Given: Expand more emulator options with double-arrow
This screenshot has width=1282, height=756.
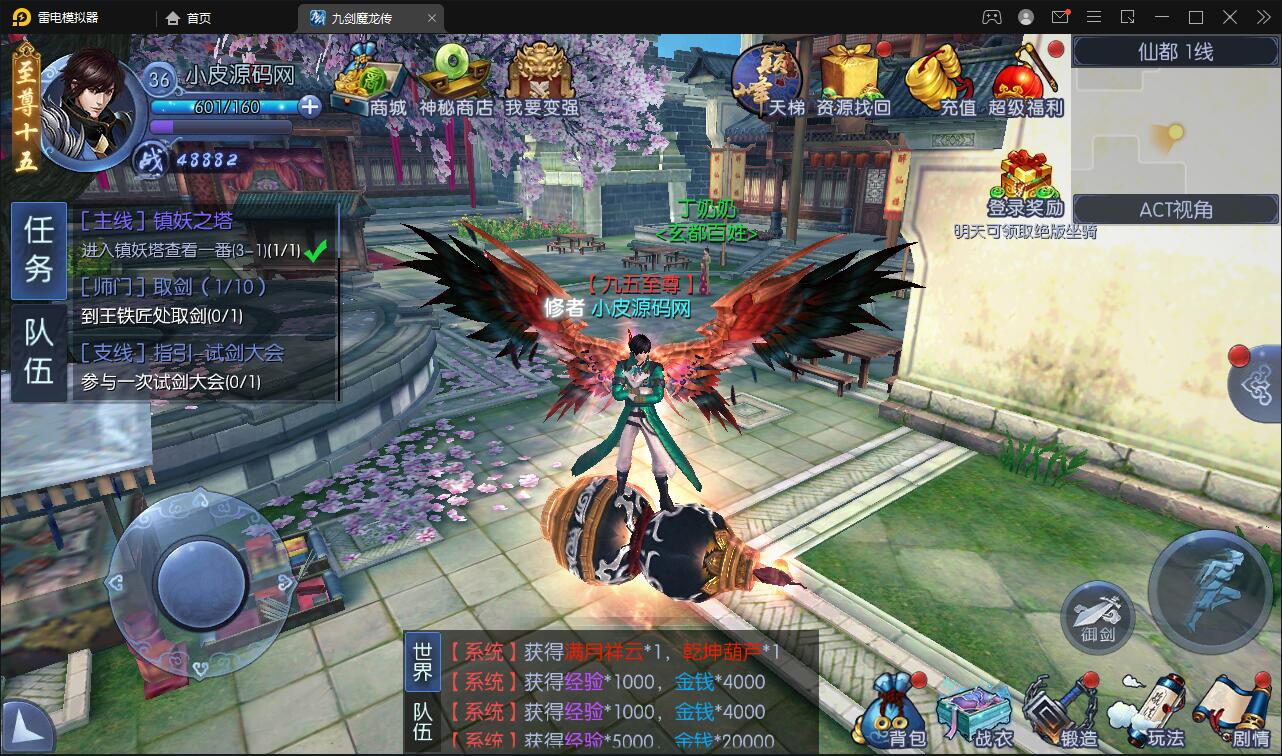Looking at the screenshot, I should pos(1262,16).
